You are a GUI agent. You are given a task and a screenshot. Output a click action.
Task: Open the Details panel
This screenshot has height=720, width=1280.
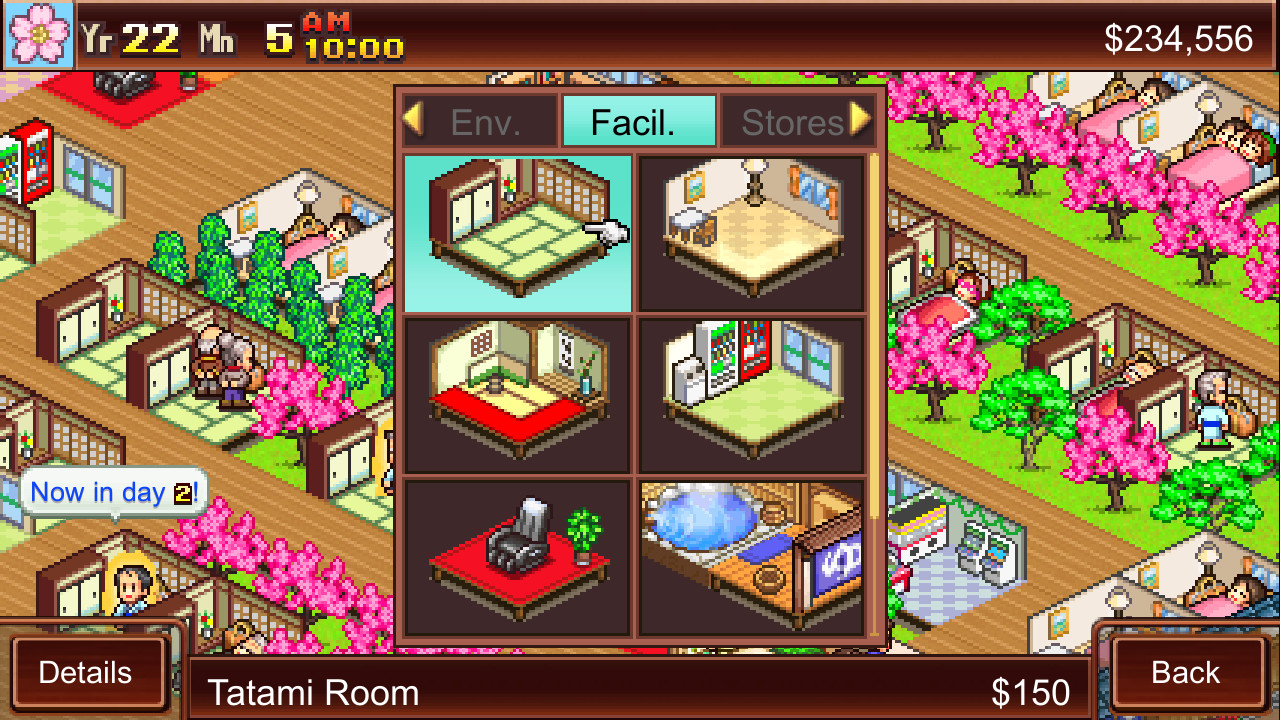click(x=88, y=673)
